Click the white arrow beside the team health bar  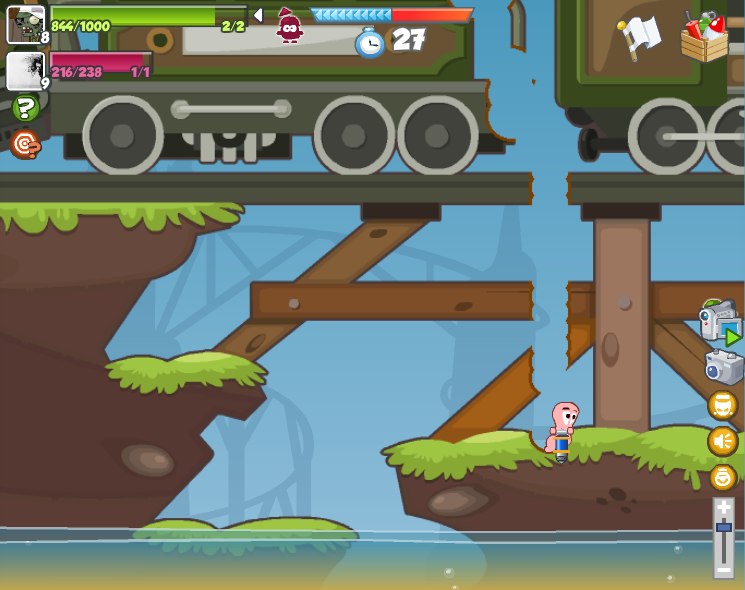257,15
